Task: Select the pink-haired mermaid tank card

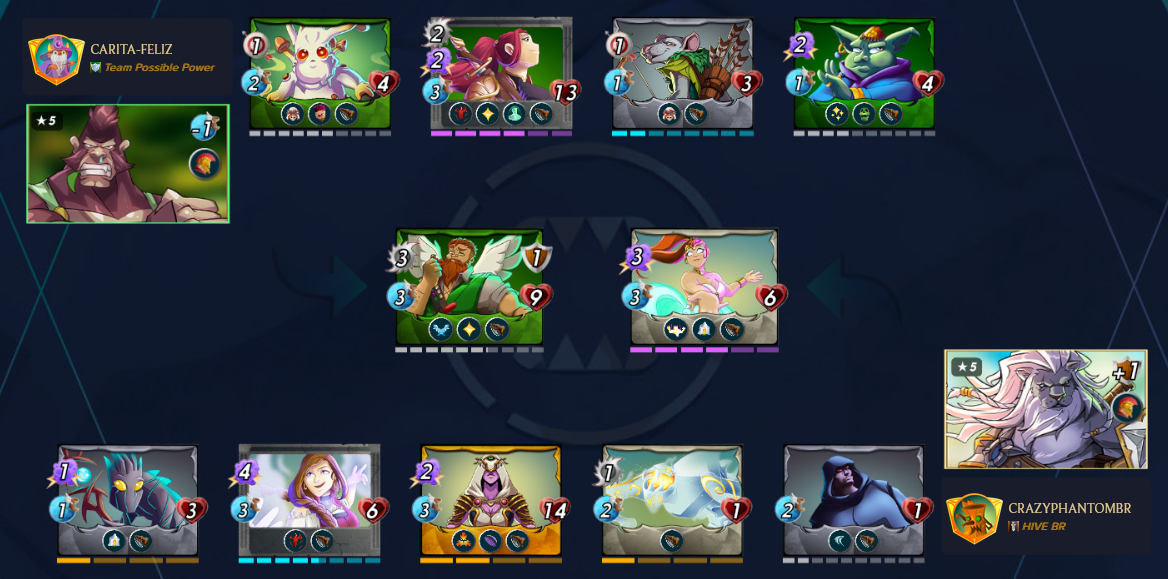Action: 704,285
